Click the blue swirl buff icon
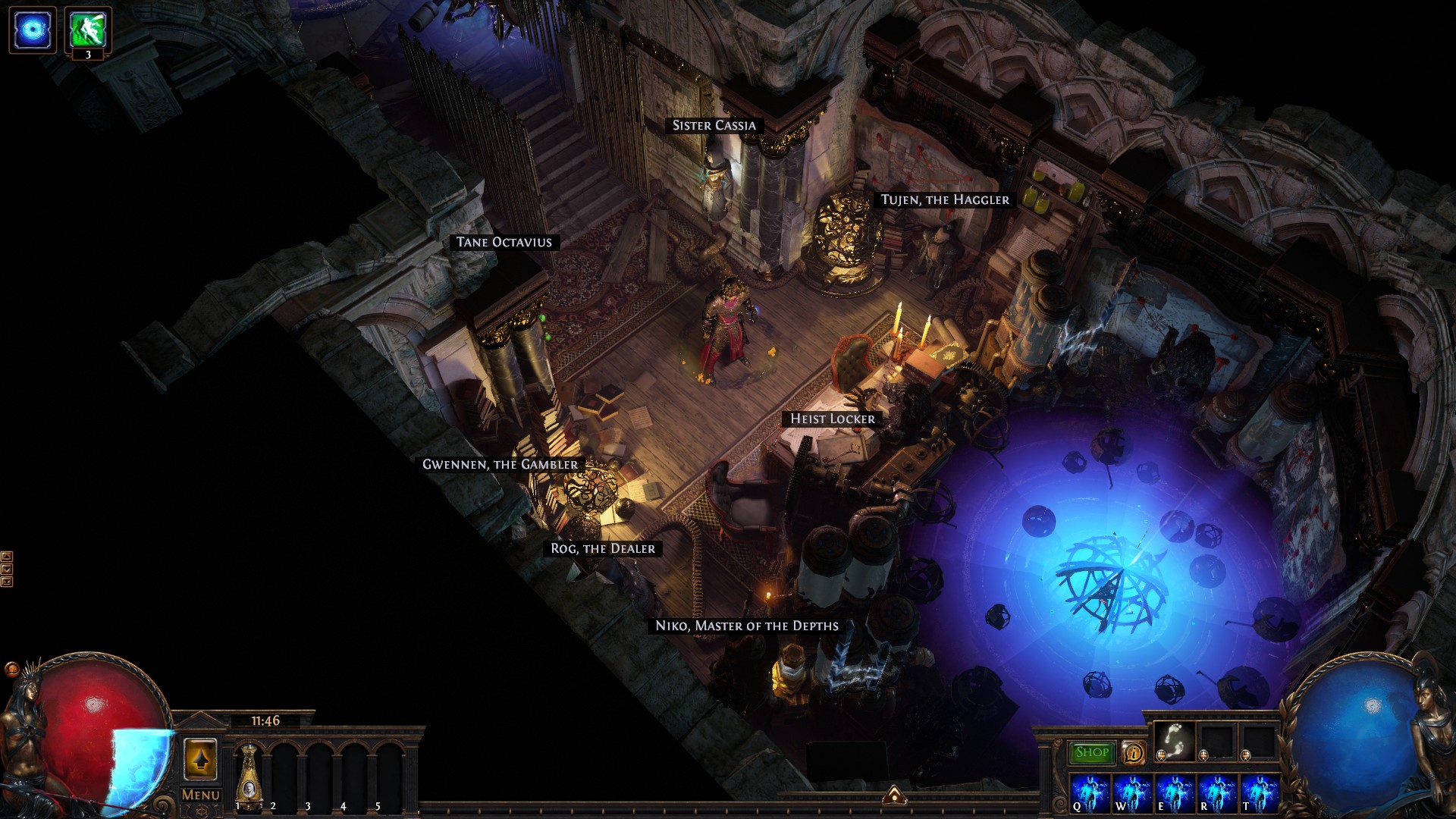The width and height of the screenshot is (1456, 819). click(x=33, y=30)
